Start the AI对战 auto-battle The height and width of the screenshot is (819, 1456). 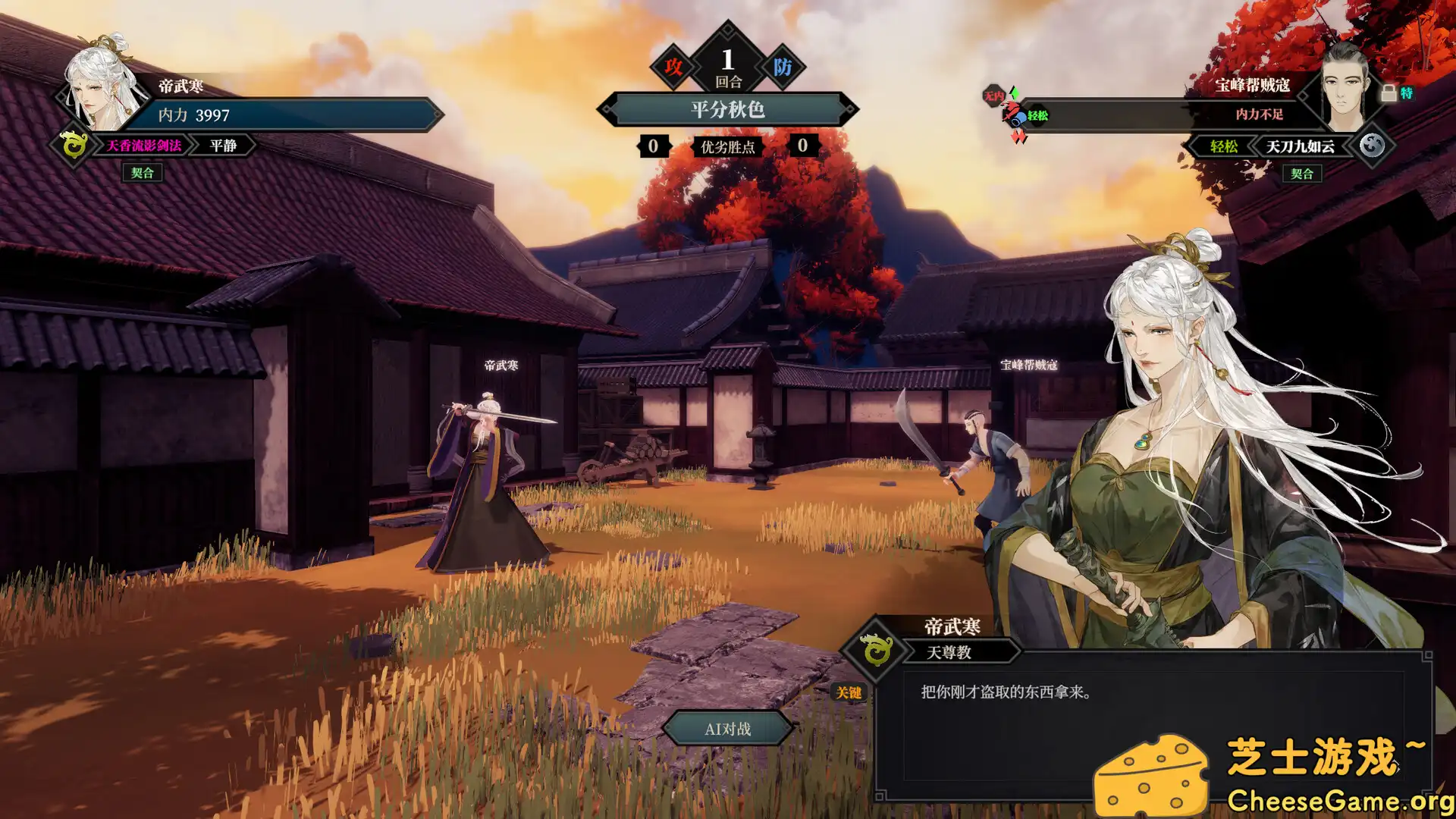pos(727,729)
